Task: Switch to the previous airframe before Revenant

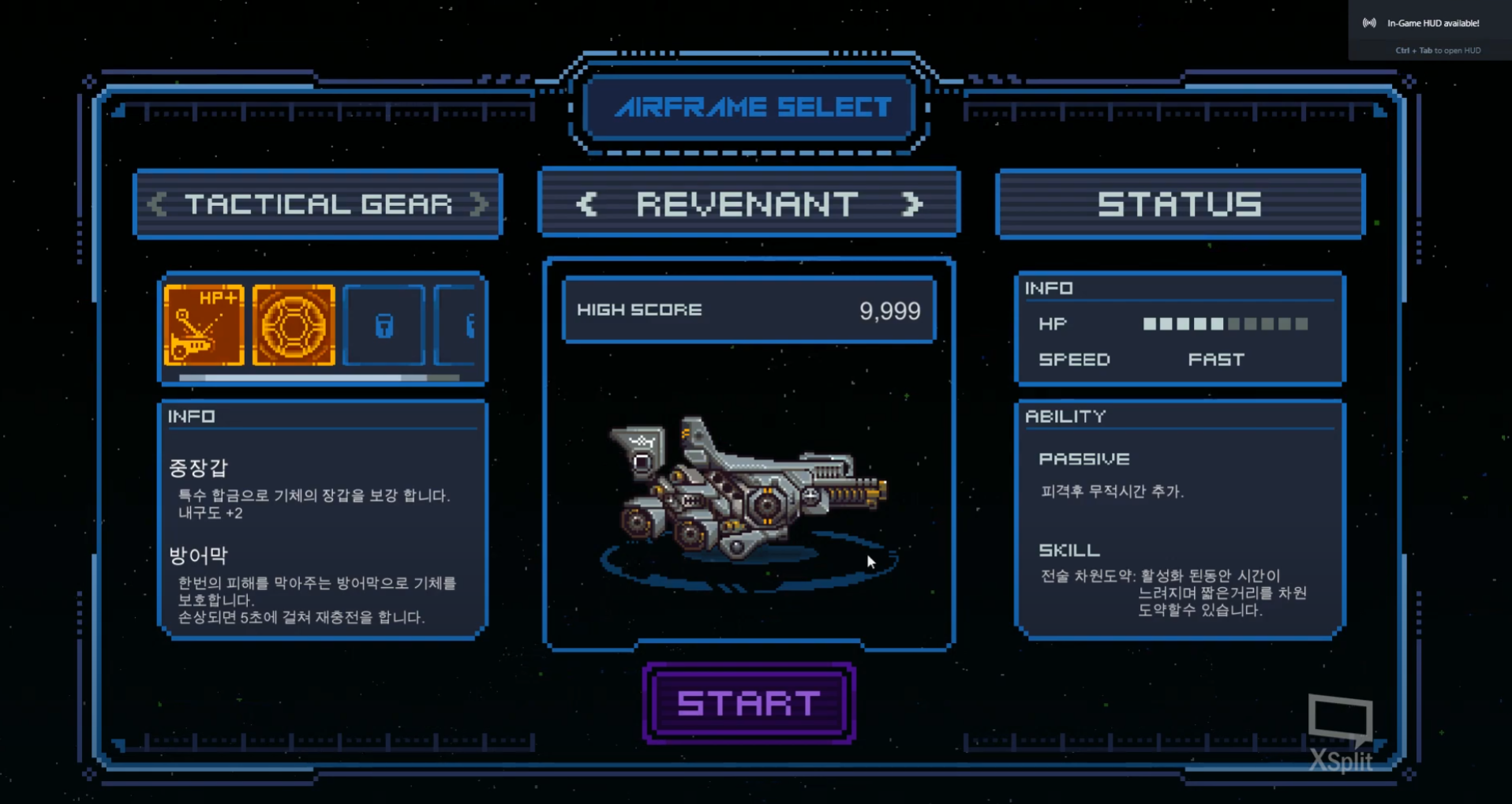Action: pos(586,205)
